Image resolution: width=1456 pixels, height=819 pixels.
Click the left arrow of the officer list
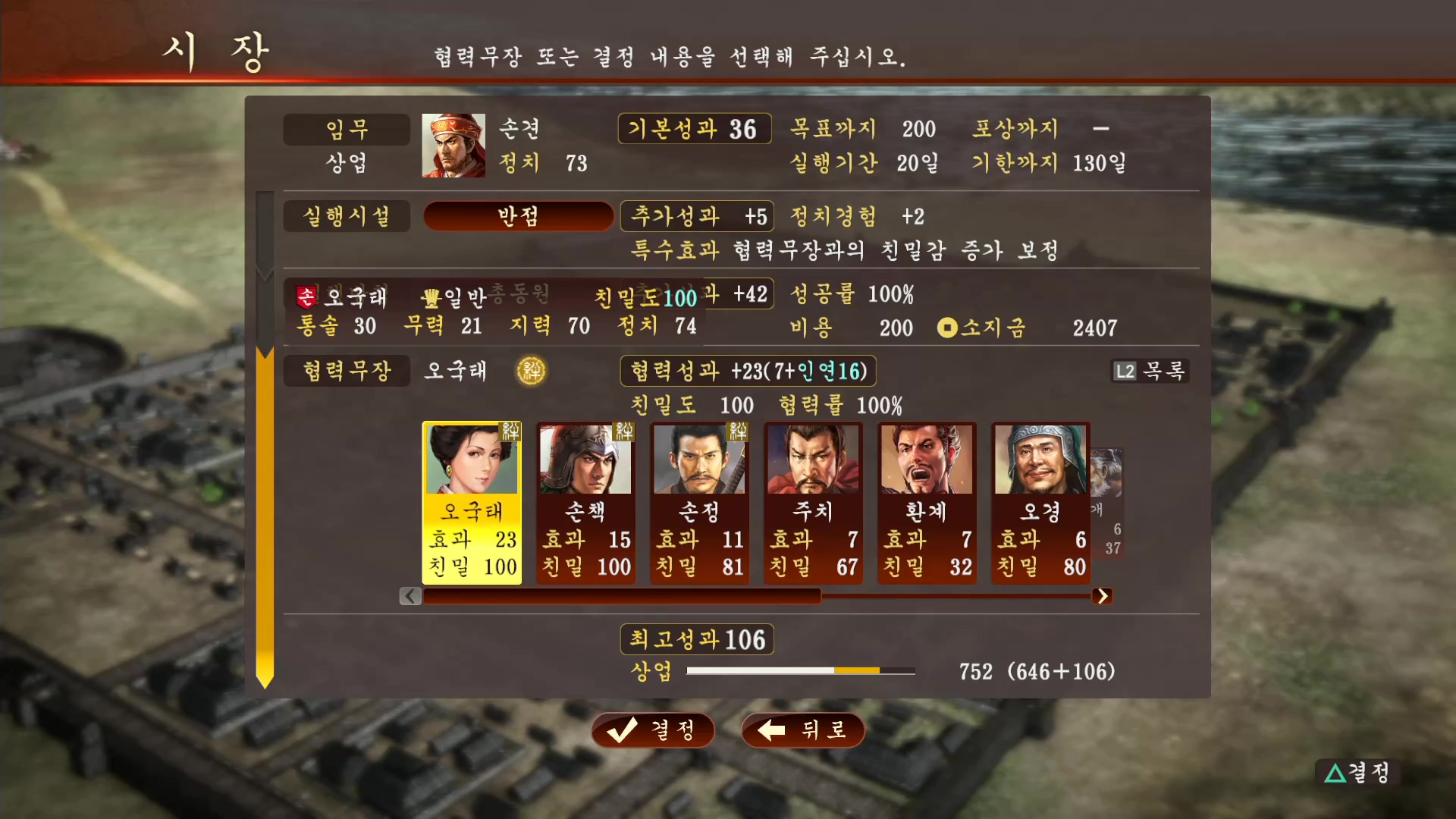(410, 596)
